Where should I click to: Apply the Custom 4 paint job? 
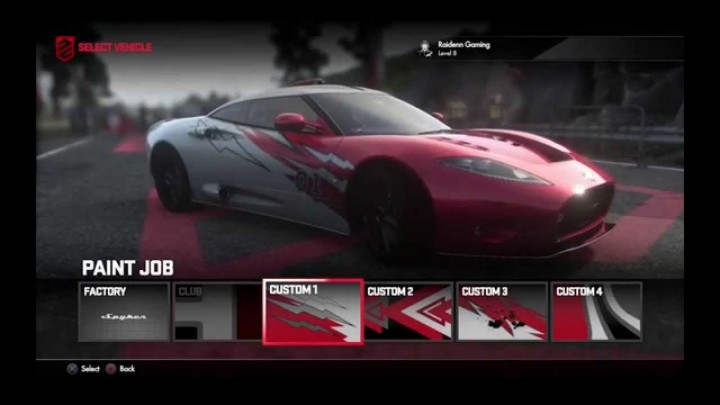pos(596,312)
